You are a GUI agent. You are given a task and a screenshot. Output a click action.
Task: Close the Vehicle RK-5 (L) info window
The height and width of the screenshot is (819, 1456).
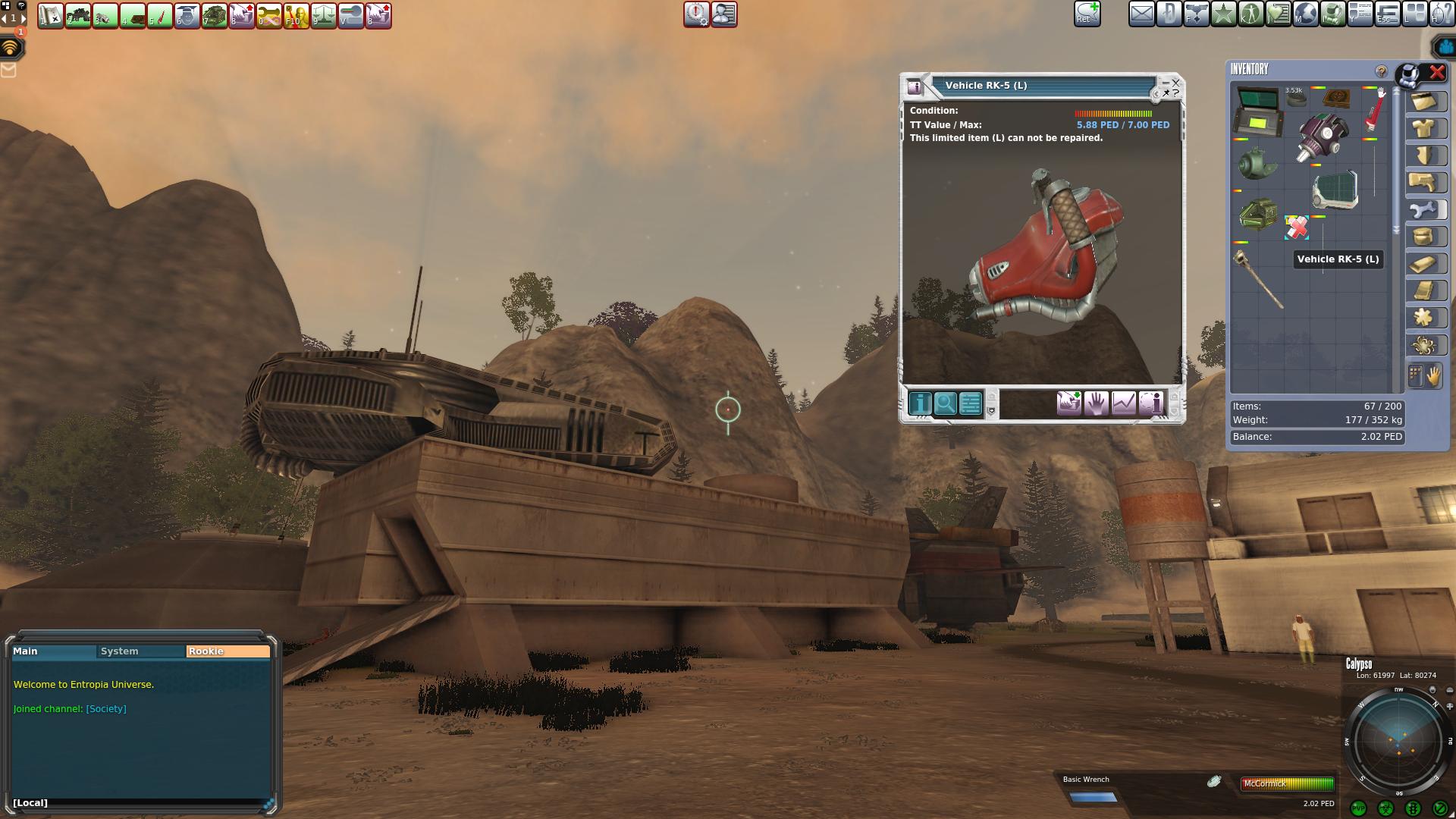click(1175, 82)
